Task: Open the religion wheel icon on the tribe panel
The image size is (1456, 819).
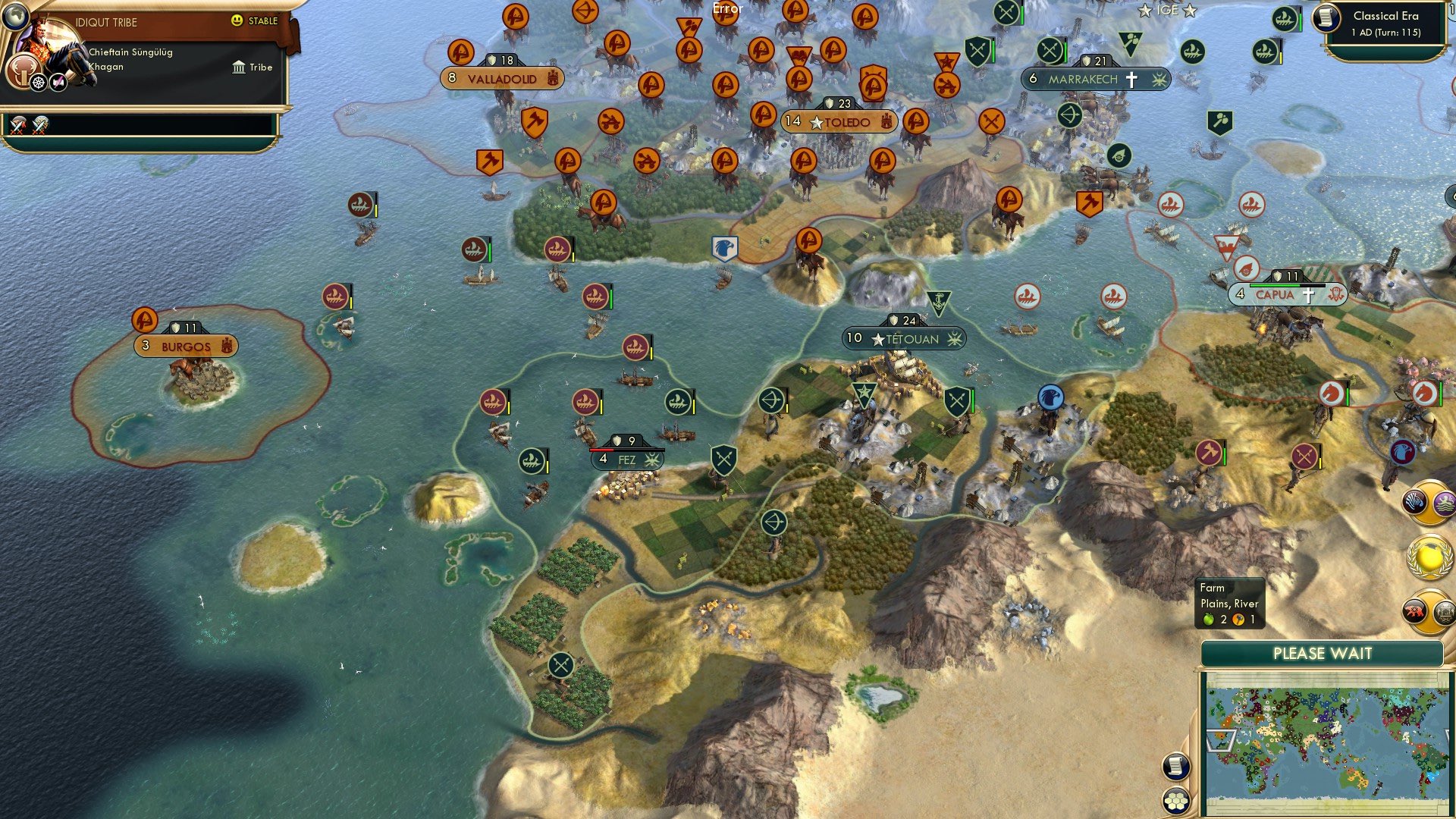Action: point(37,82)
